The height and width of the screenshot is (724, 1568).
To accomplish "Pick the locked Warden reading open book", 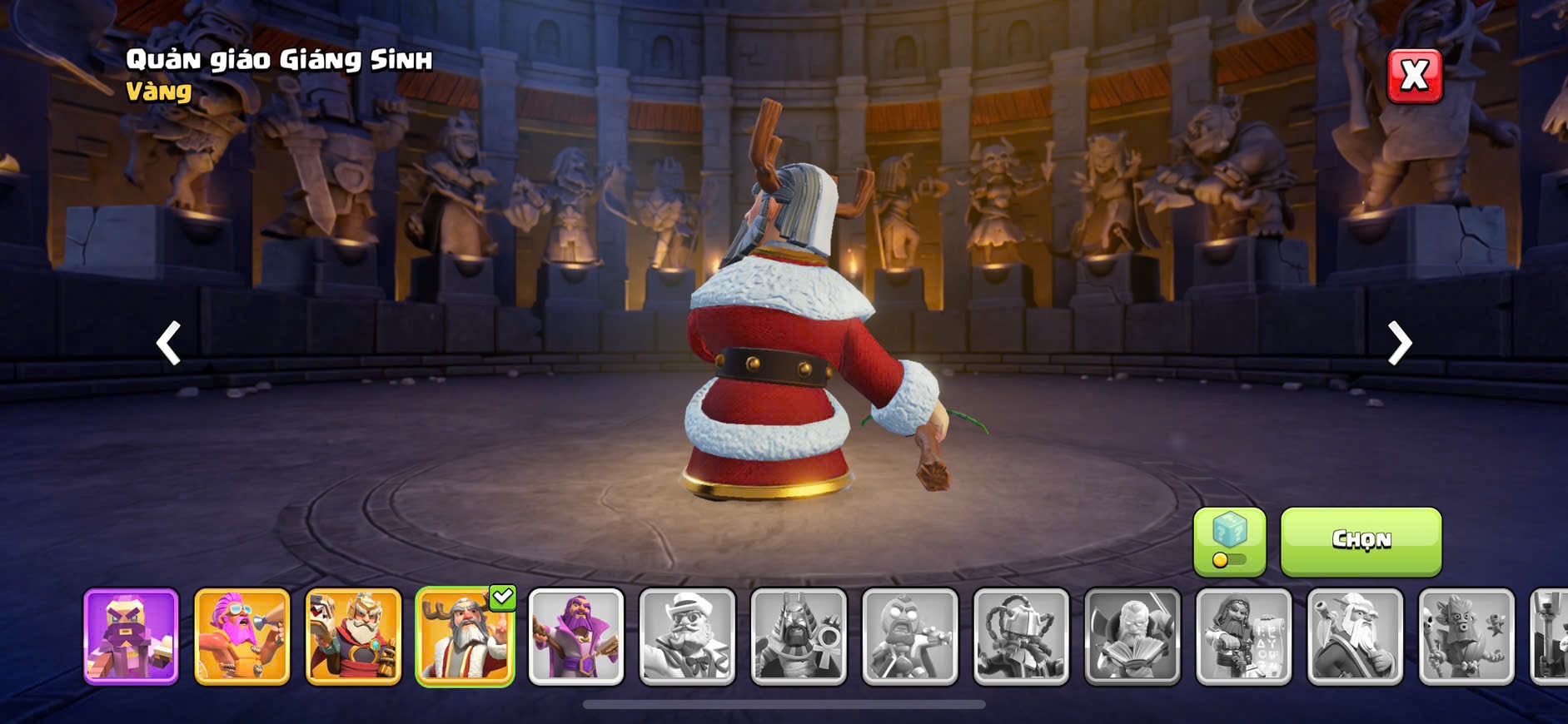I will tap(1132, 637).
